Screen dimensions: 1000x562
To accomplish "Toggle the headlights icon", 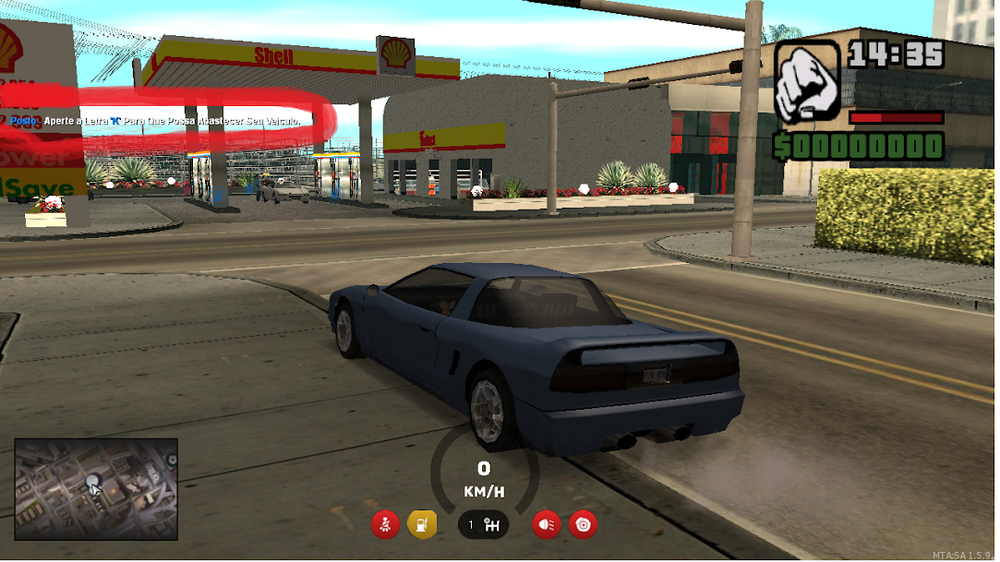I will tap(546, 524).
